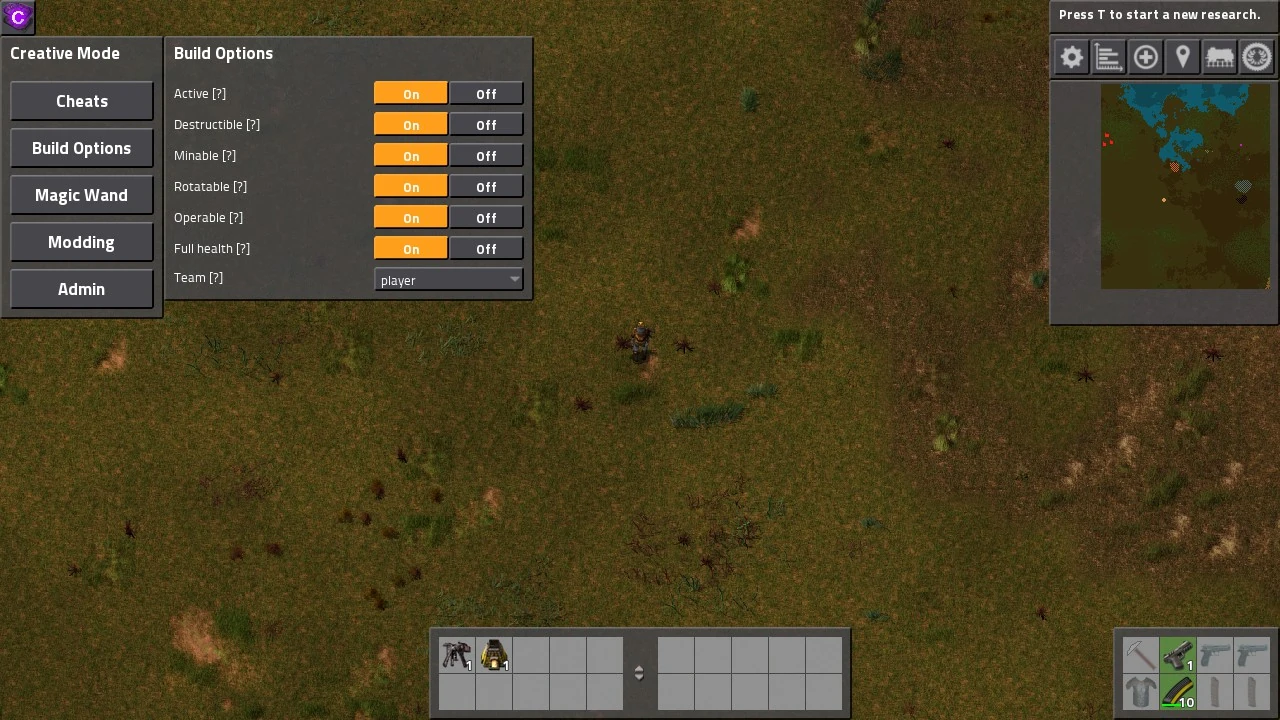The height and width of the screenshot is (720, 1280).
Task: Open the Team player dropdown
Action: click(x=447, y=280)
